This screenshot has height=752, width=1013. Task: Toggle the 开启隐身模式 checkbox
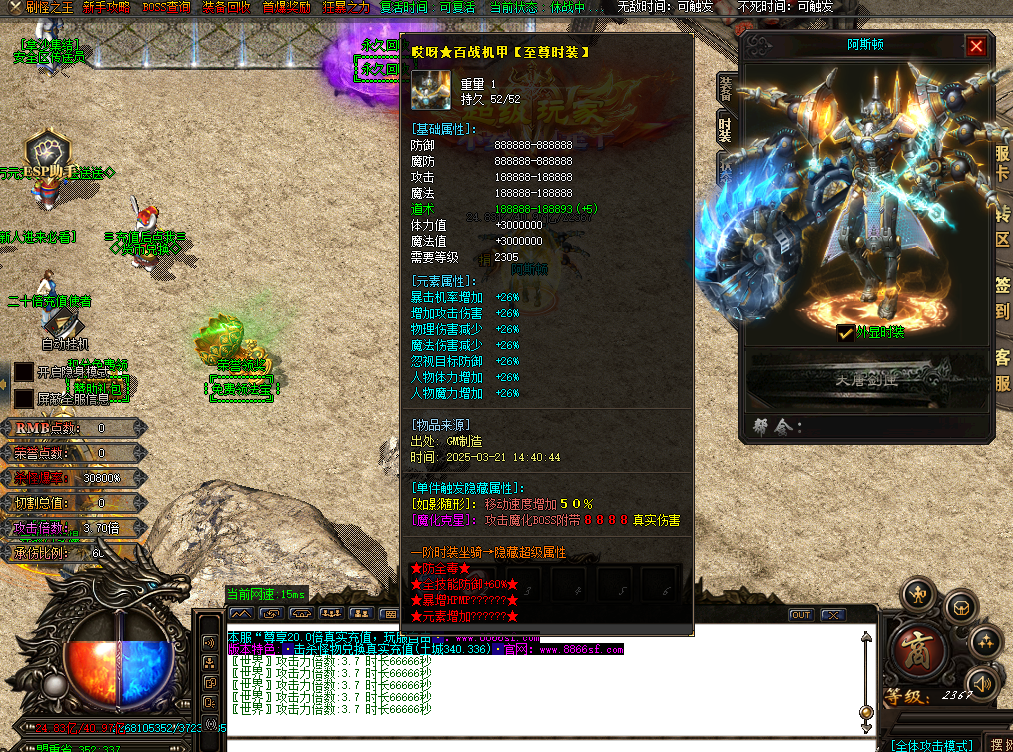(23, 372)
